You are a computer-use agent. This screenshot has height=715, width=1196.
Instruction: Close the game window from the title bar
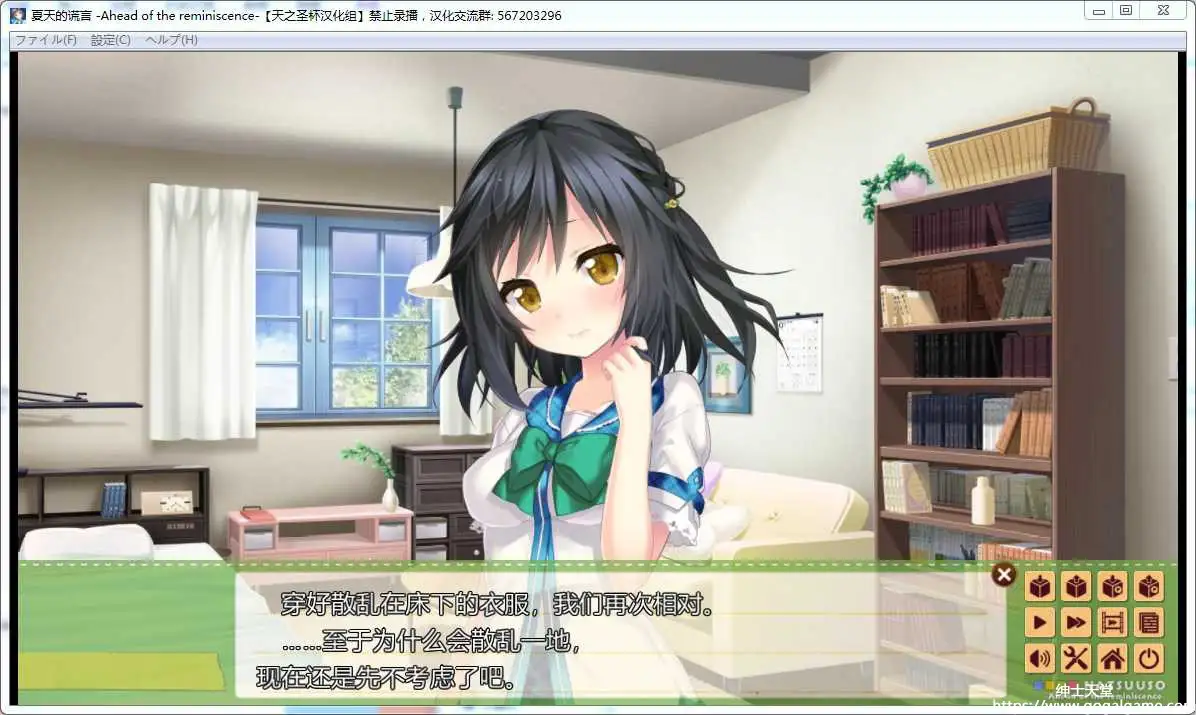tap(1162, 11)
